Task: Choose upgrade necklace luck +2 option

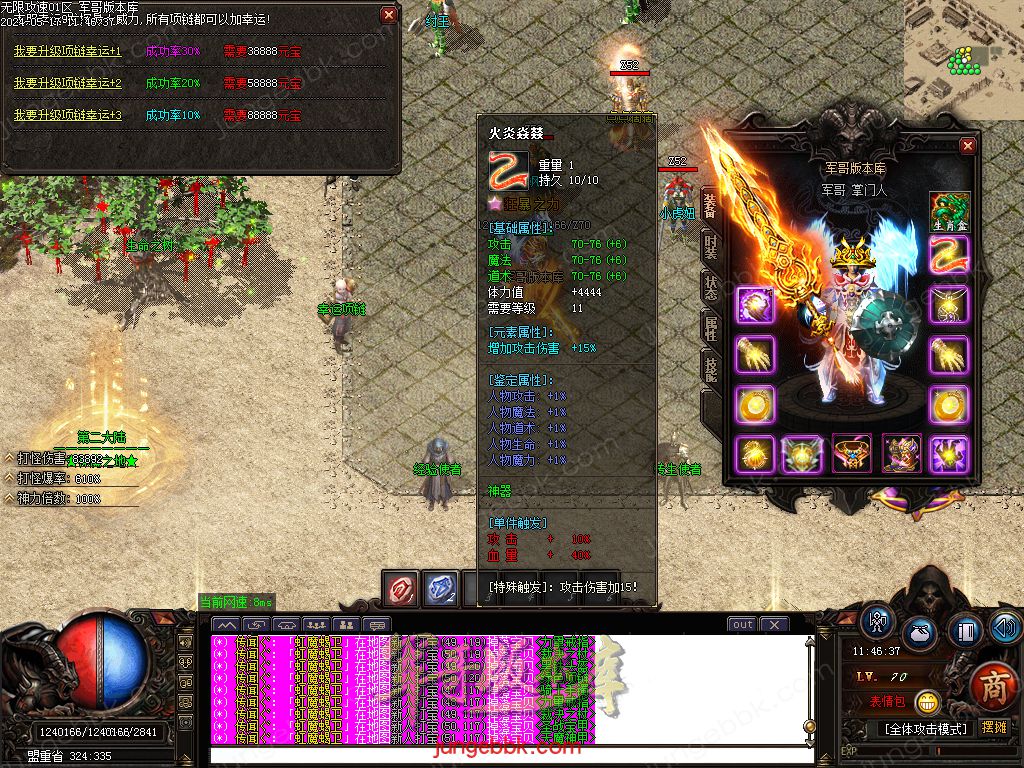Action: point(67,83)
